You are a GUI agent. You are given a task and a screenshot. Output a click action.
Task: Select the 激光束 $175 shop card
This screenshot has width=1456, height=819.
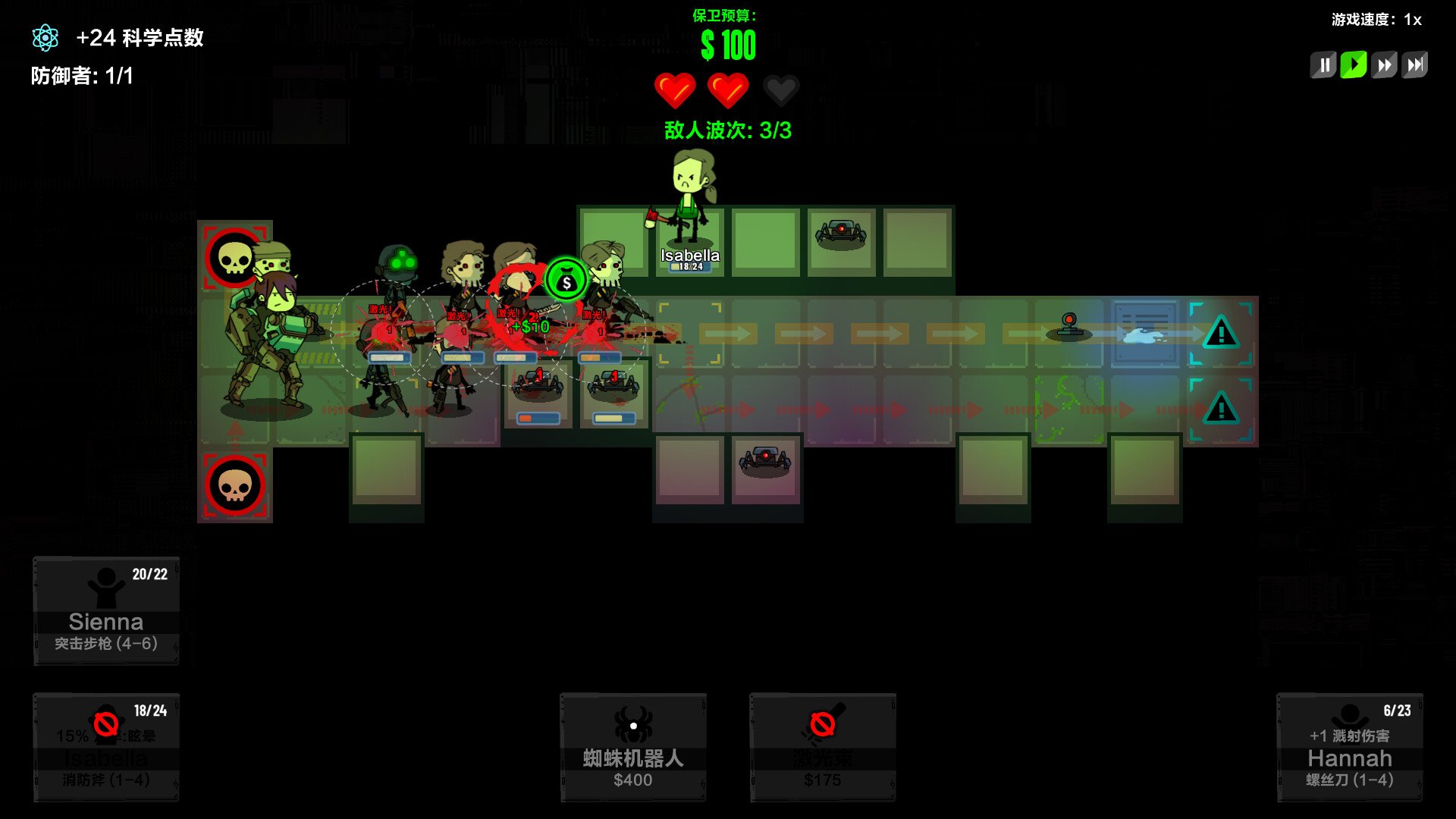click(821, 747)
